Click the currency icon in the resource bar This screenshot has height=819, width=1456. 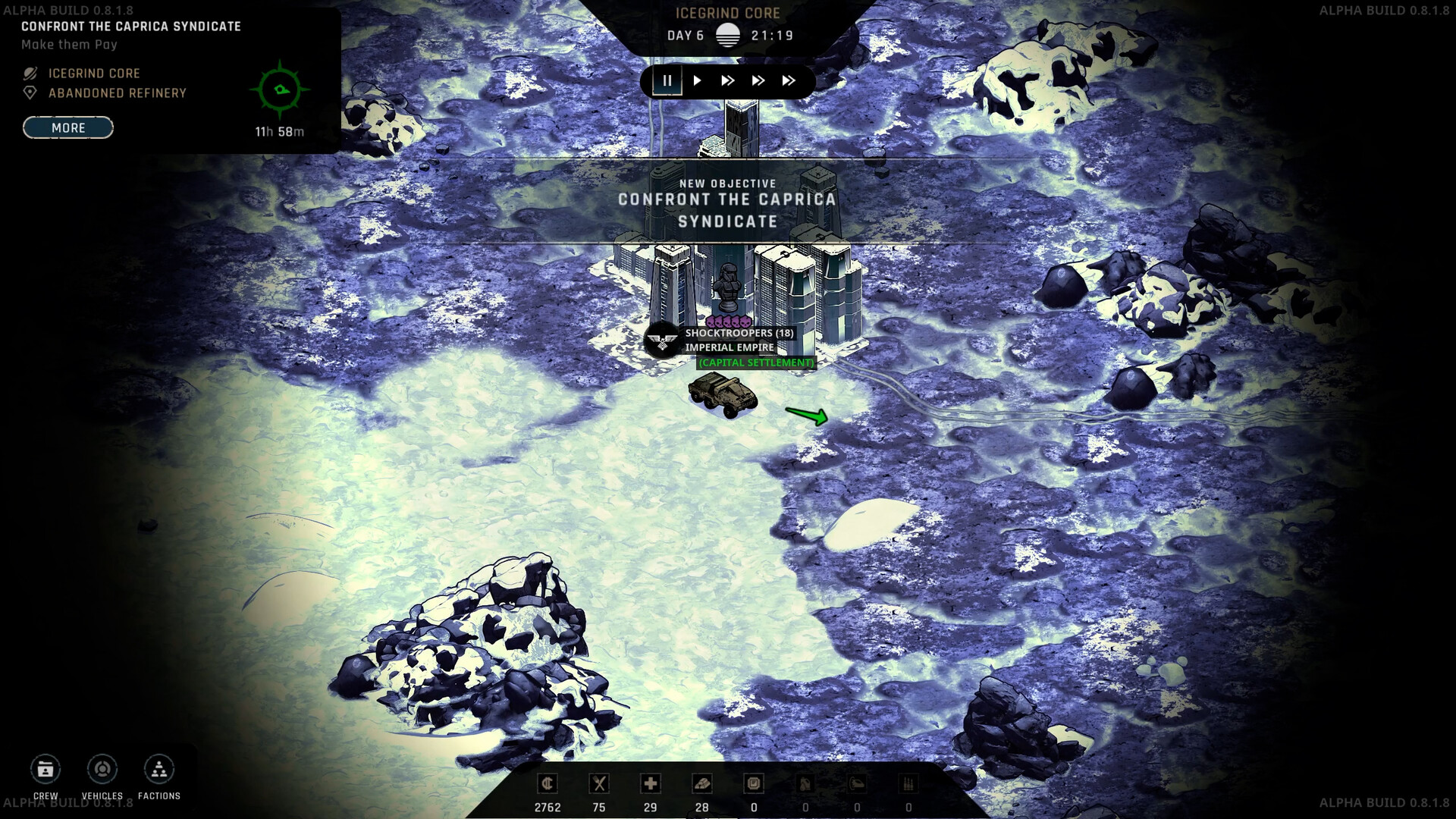tap(548, 783)
